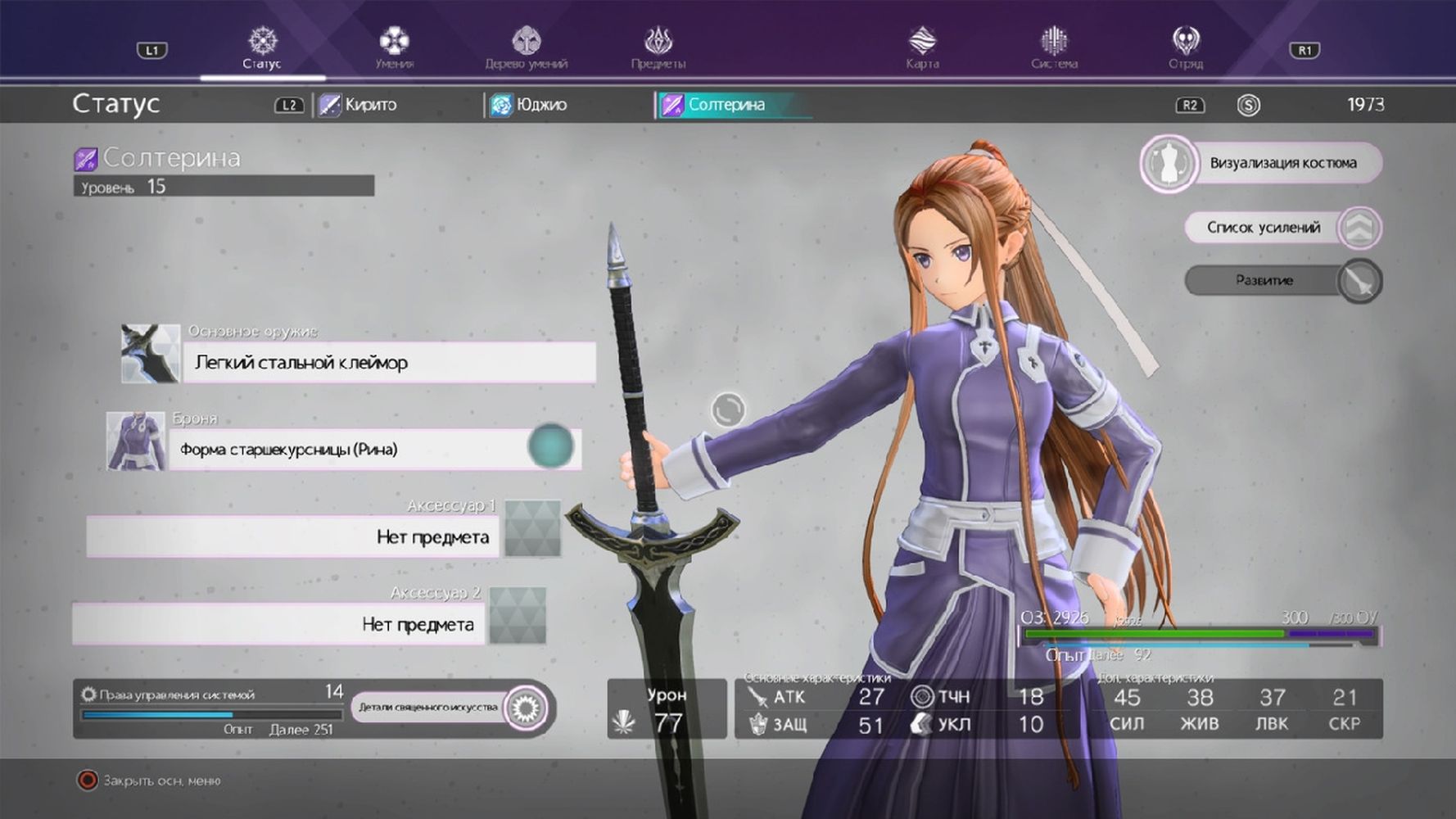
Task: Select the character Юджио
Action: point(530,105)
